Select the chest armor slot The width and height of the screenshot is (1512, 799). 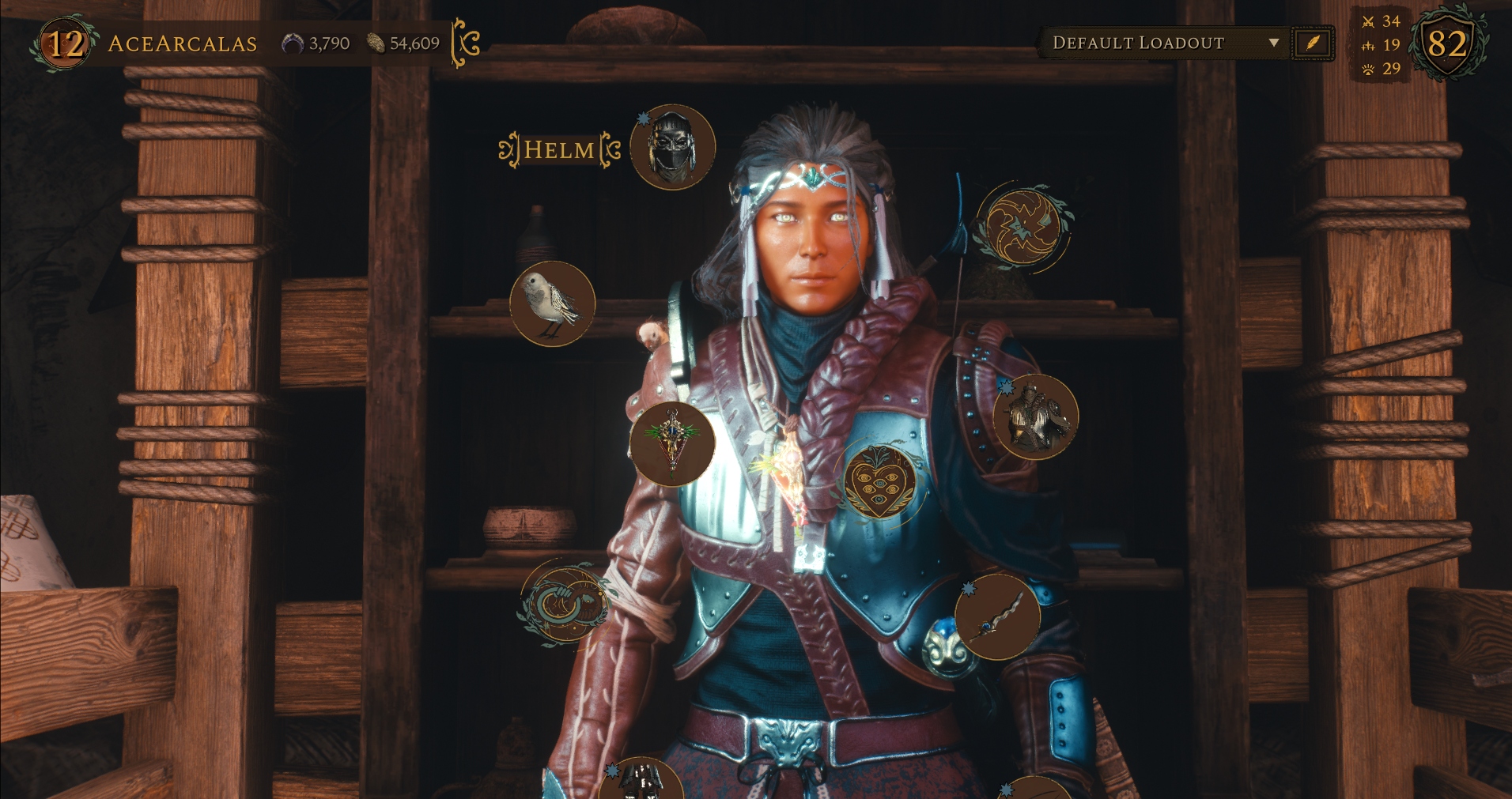pyautogui.click(x=1034, y=417)
